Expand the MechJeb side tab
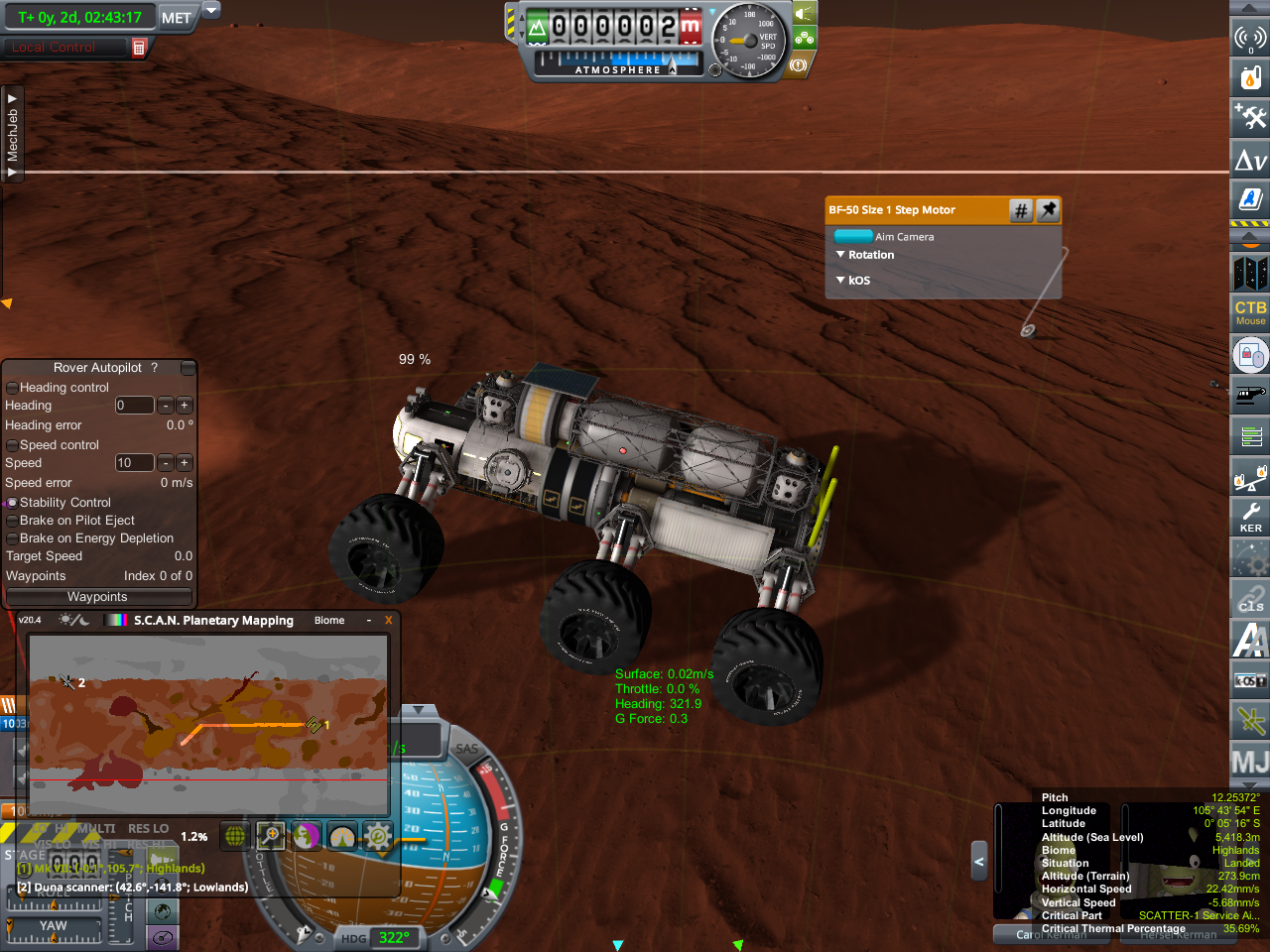Viewport: 1270px width, 952px height. click(x=13, y=135)
